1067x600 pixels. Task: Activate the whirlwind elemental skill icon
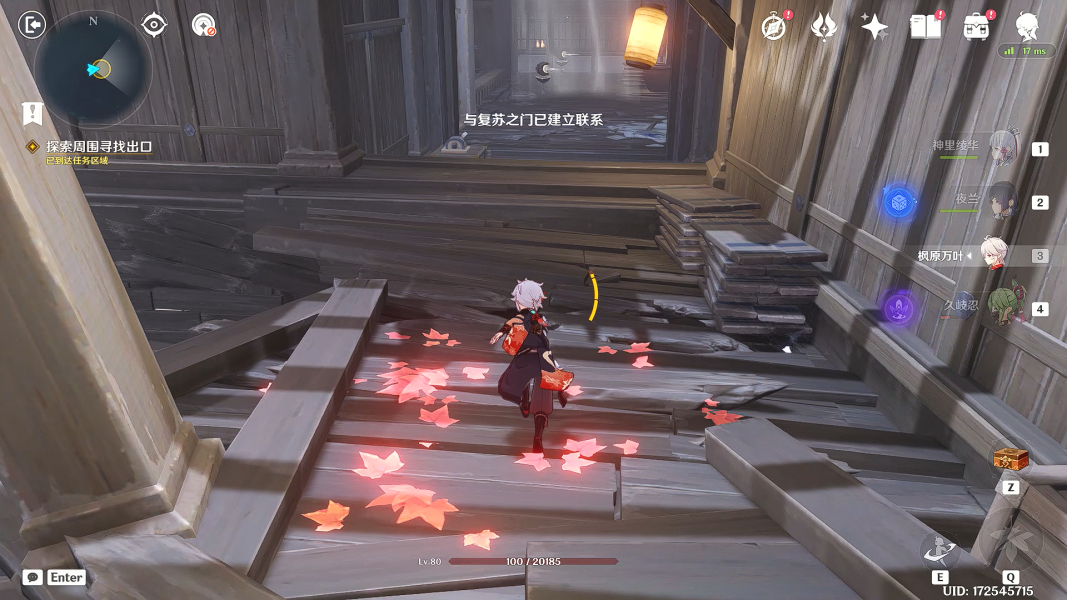click(x=940, y=548)
